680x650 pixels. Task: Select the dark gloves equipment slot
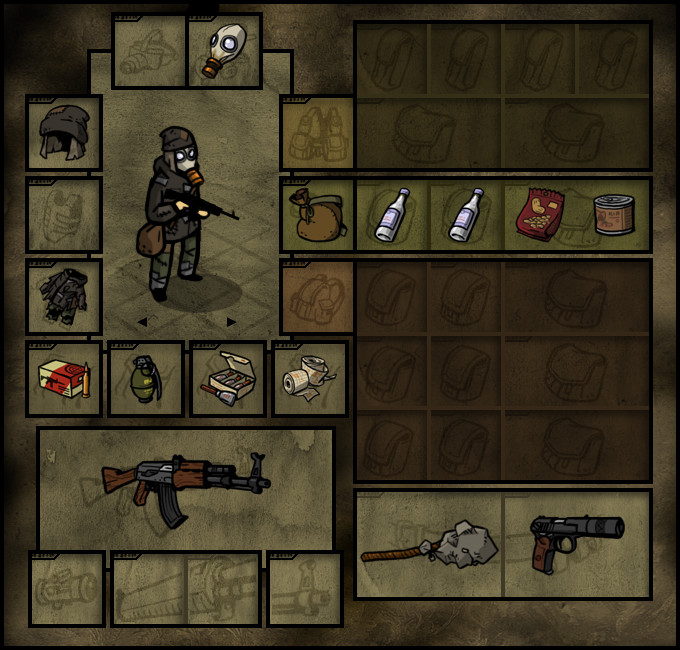64,296
